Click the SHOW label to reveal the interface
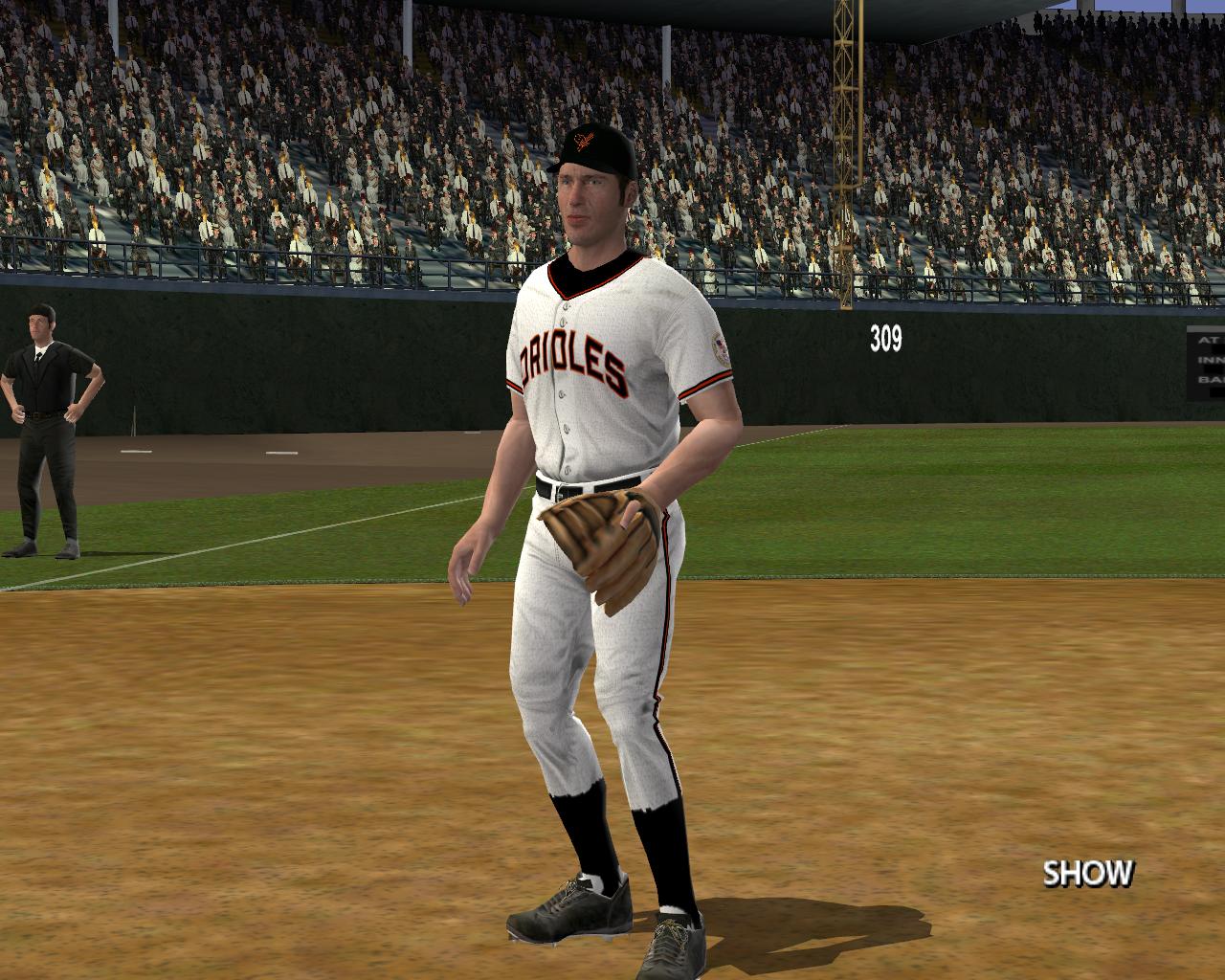The height and width of the screenshot is (980, 1225). click(1087, 873)
